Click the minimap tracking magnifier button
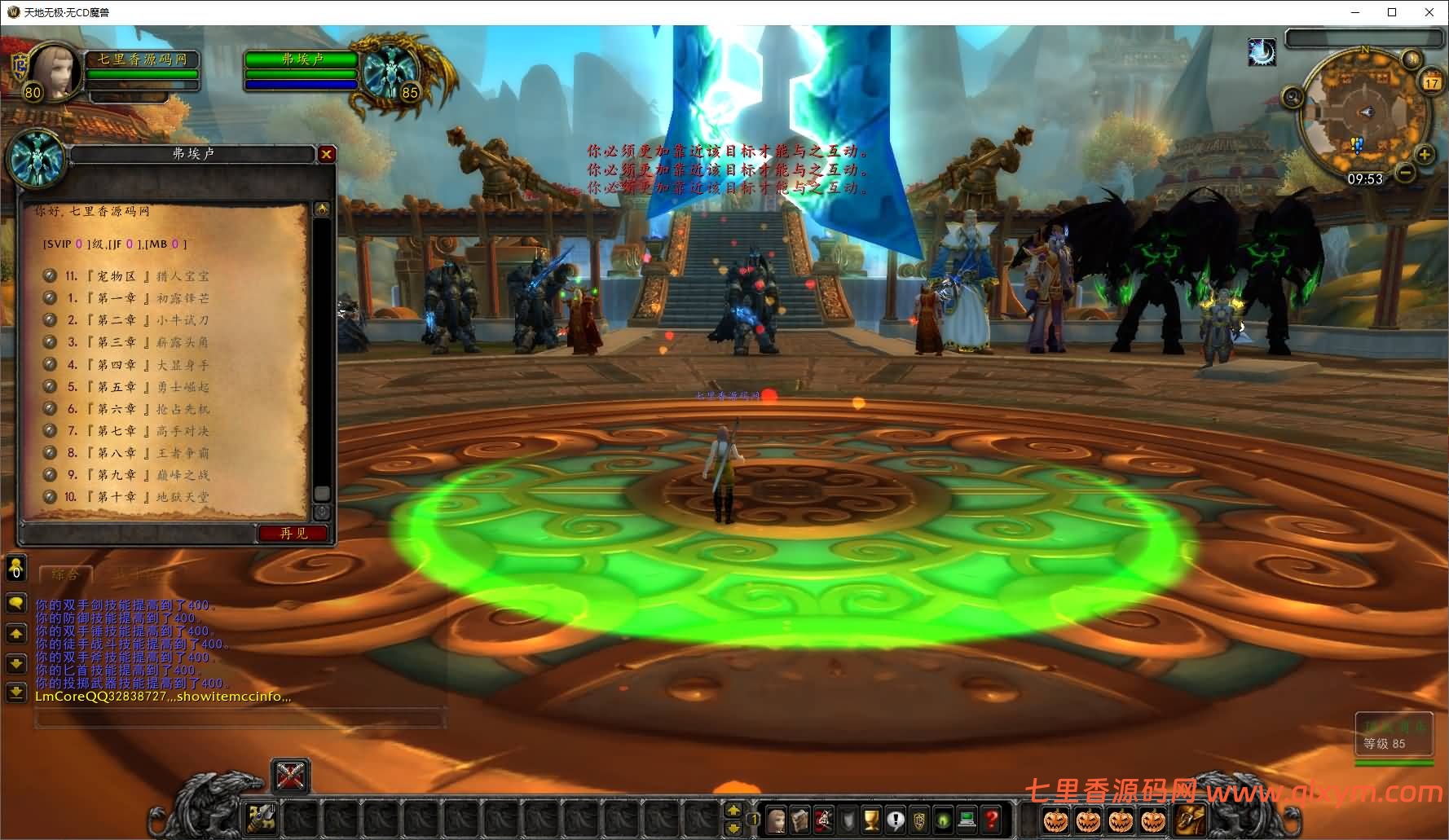 pyautogui.click(x=1293, y=99)
